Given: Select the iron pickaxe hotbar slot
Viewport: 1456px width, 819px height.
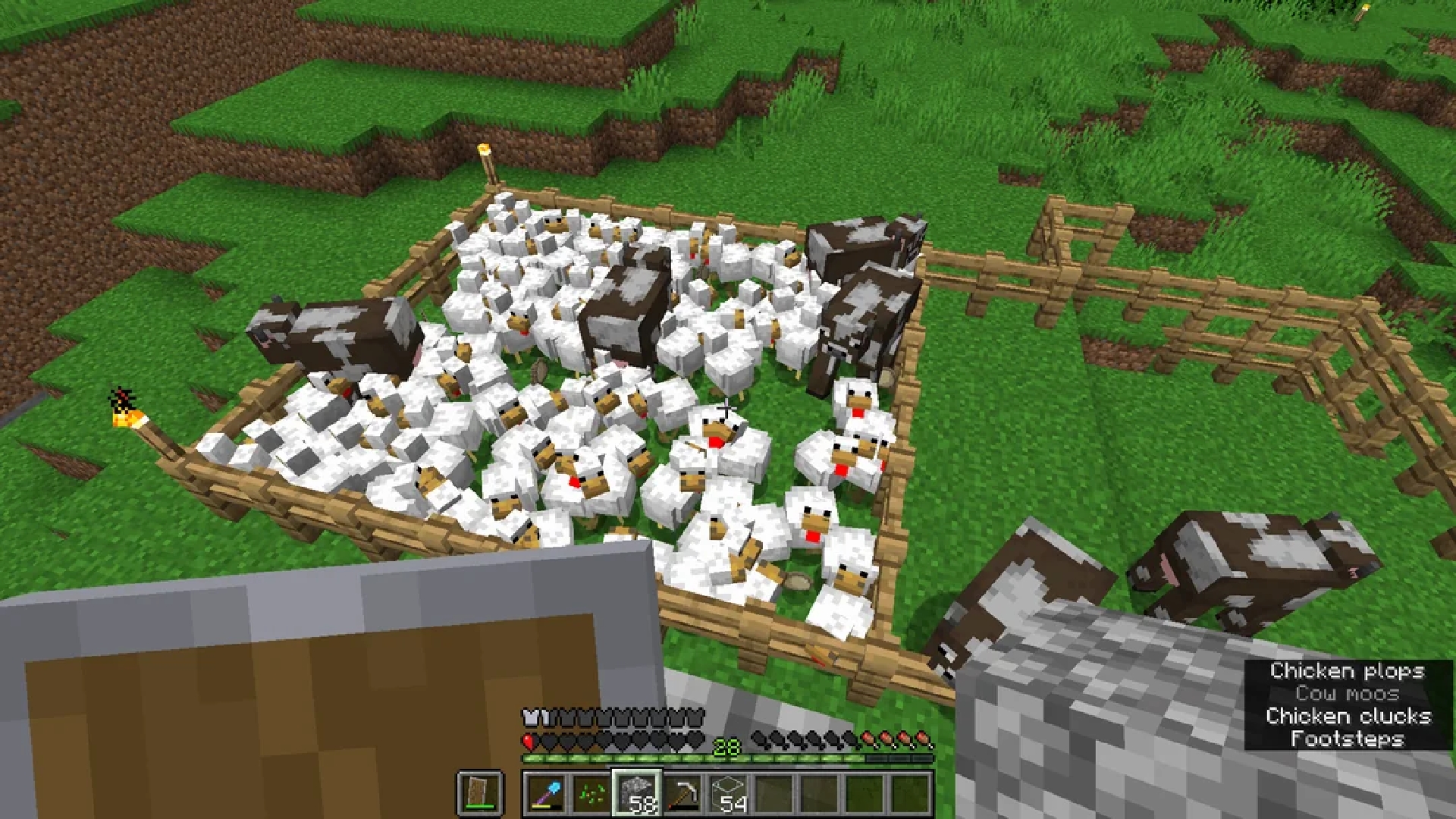Looking at the screenshot, I should [x=682, y=793].
